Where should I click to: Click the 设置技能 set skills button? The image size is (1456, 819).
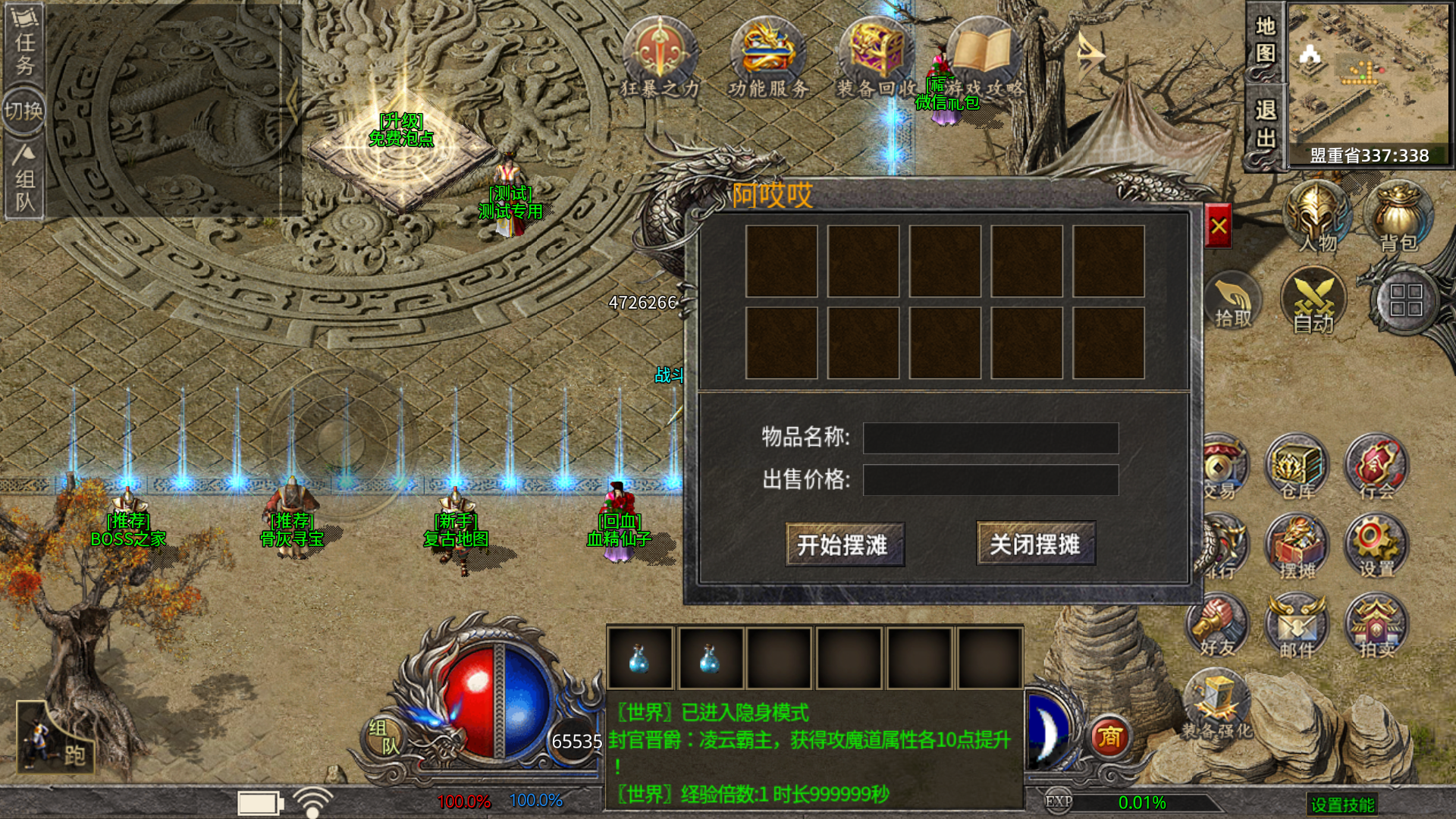click(x=1342, y=805)
